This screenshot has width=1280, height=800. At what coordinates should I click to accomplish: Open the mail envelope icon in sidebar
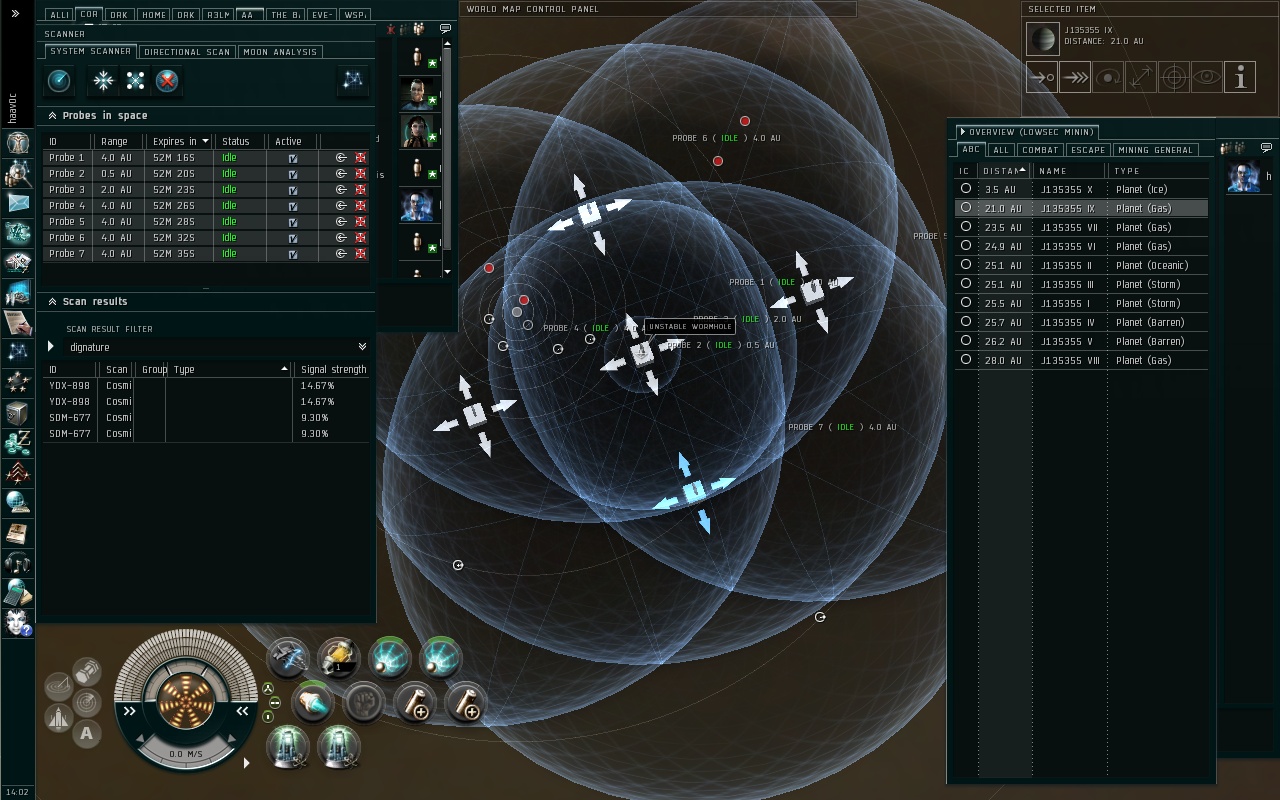coord(19,203)
